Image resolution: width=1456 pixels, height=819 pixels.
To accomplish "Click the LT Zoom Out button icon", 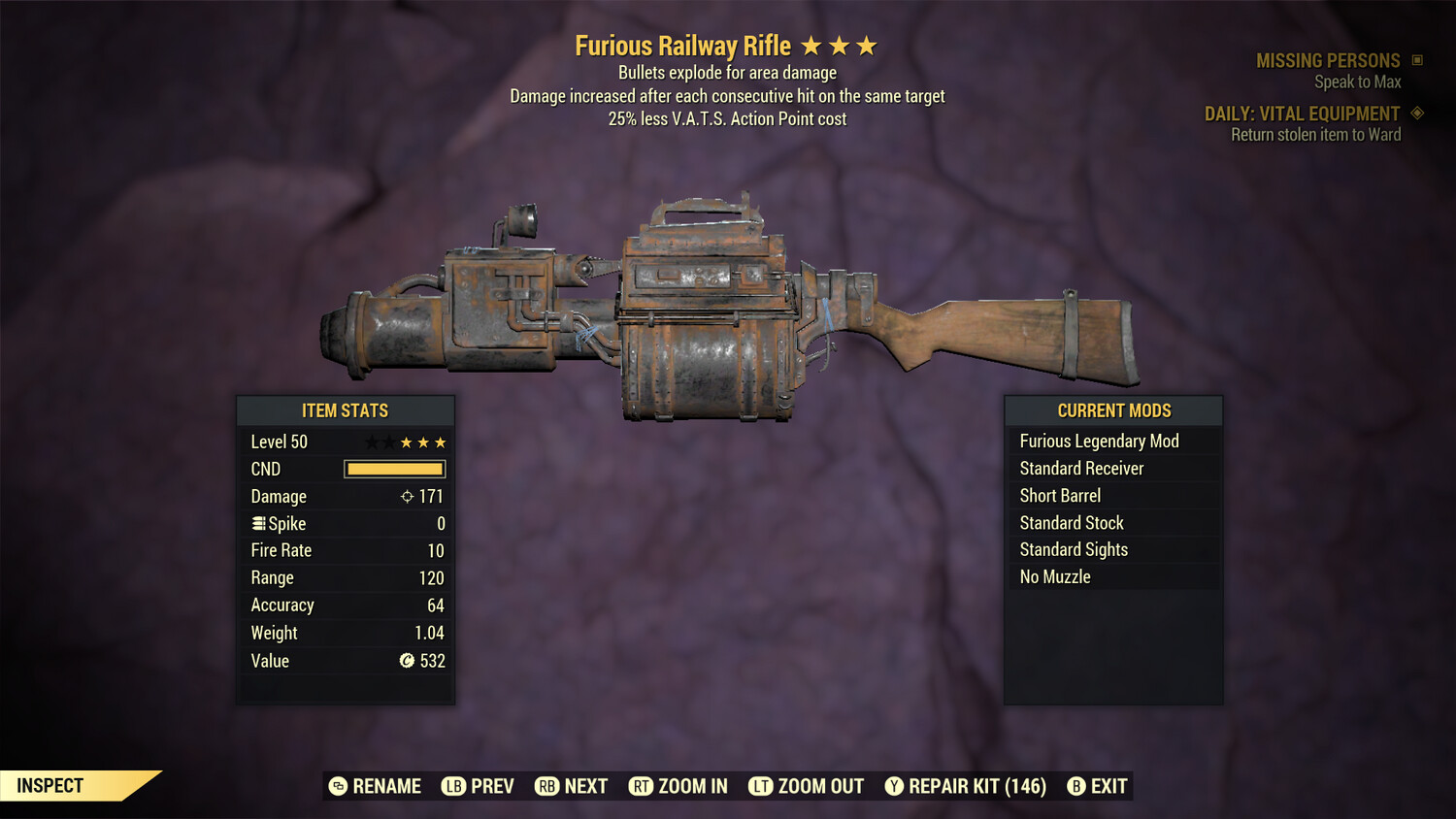I will pyautogui.click(x=762, y=786).
